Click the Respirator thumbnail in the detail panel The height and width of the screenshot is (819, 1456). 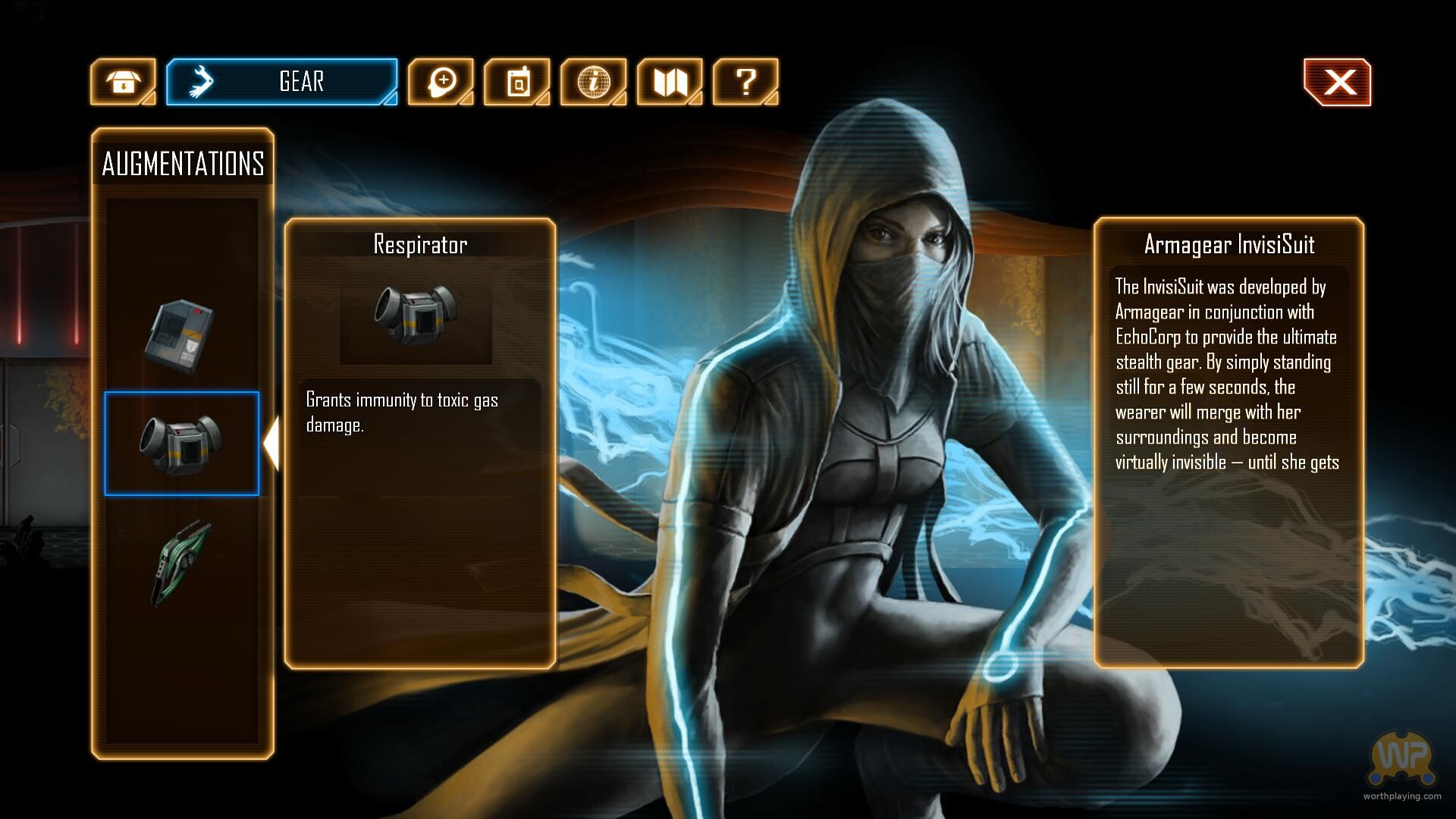pos(418,316)
